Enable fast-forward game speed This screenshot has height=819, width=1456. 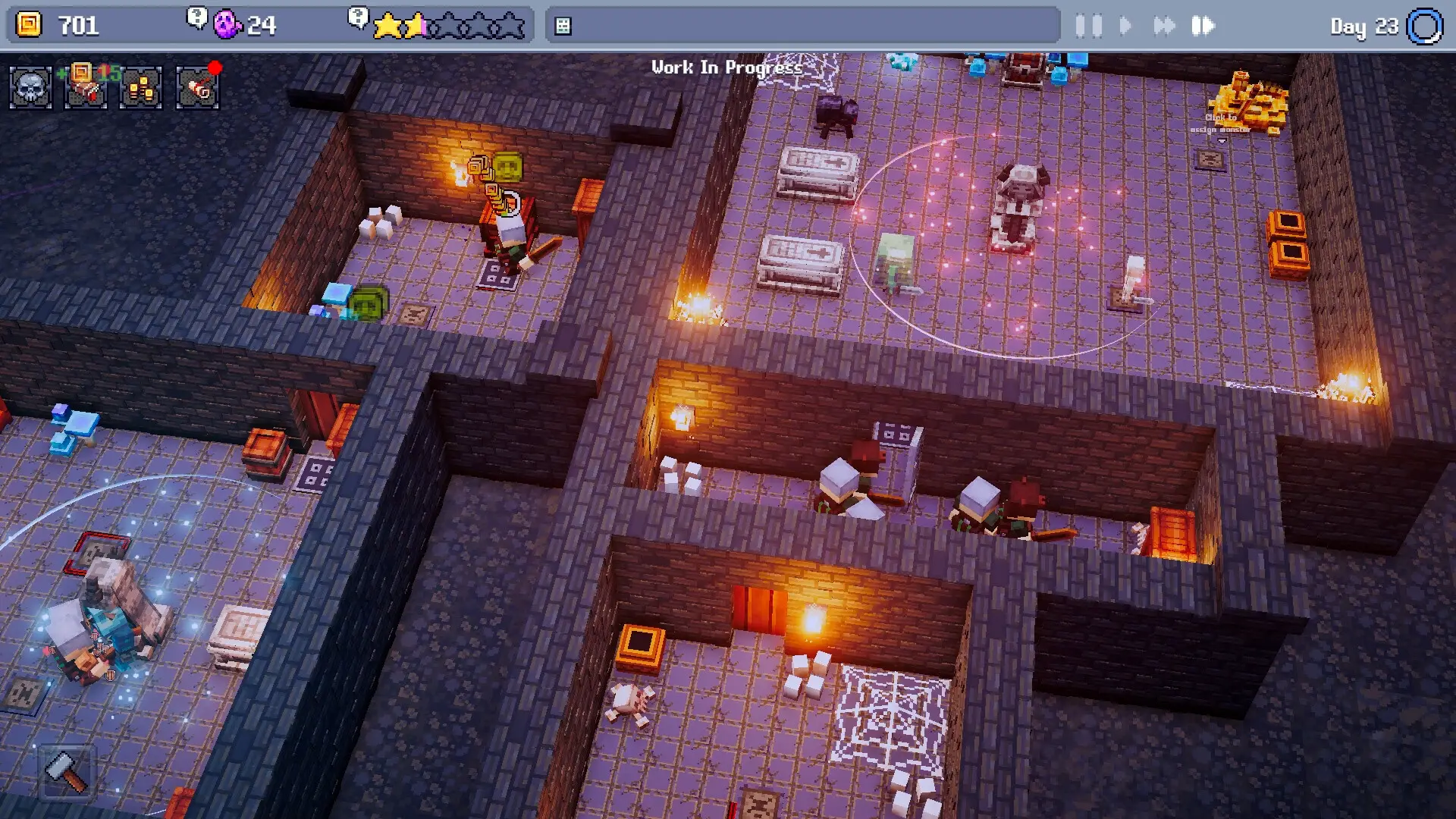tap(1166, 27)
